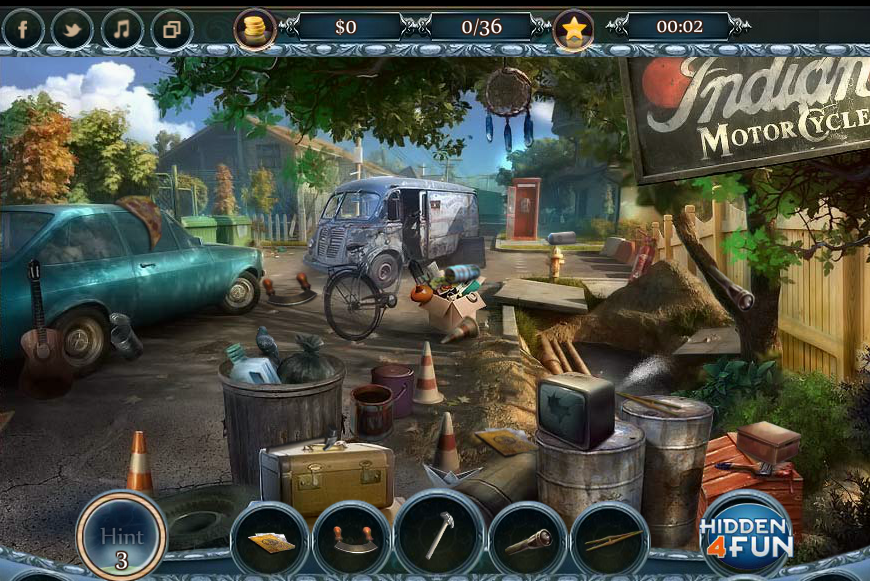The image size is (870, 581).
Task: Choose the tweezers item slot
Action: click(x=610, y=541)
